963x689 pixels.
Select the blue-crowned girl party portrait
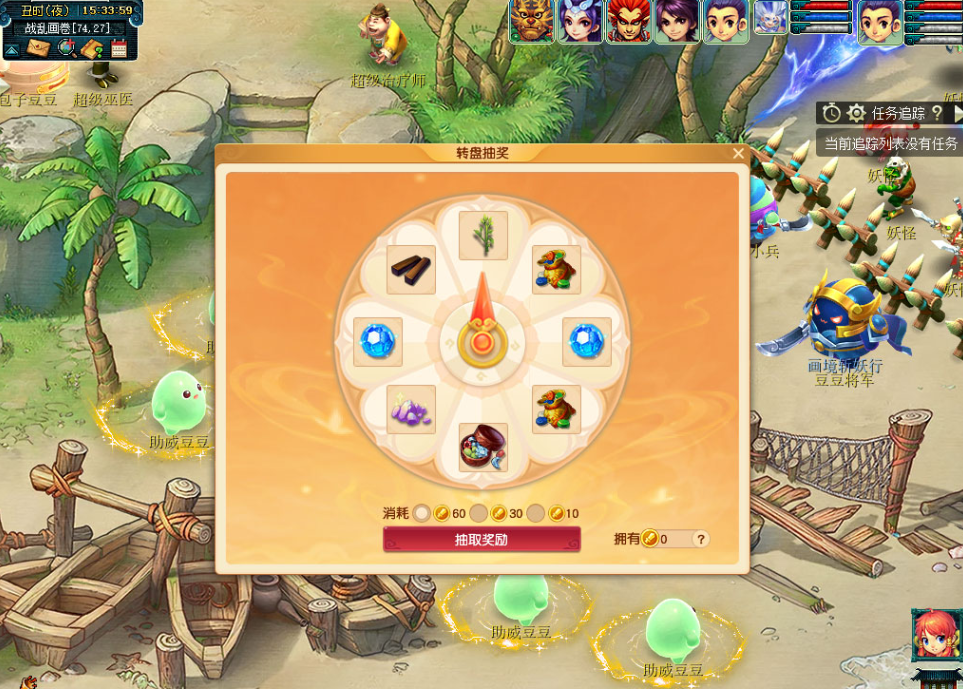580,21
